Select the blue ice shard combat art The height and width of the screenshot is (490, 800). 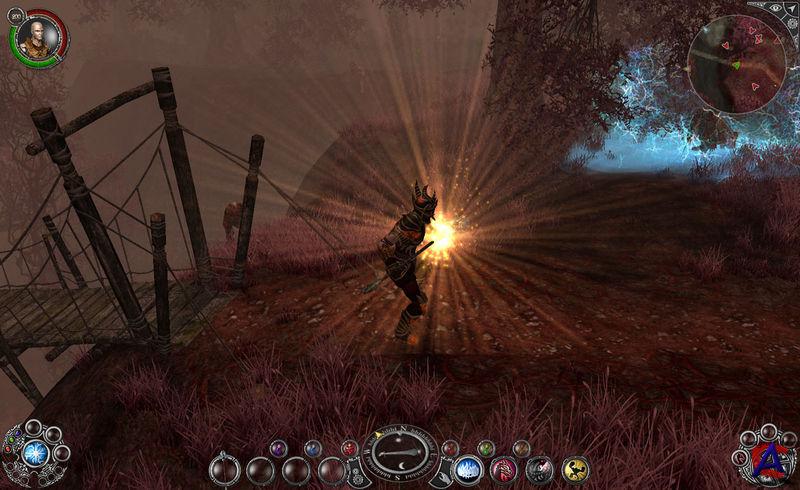click(467, 468)
